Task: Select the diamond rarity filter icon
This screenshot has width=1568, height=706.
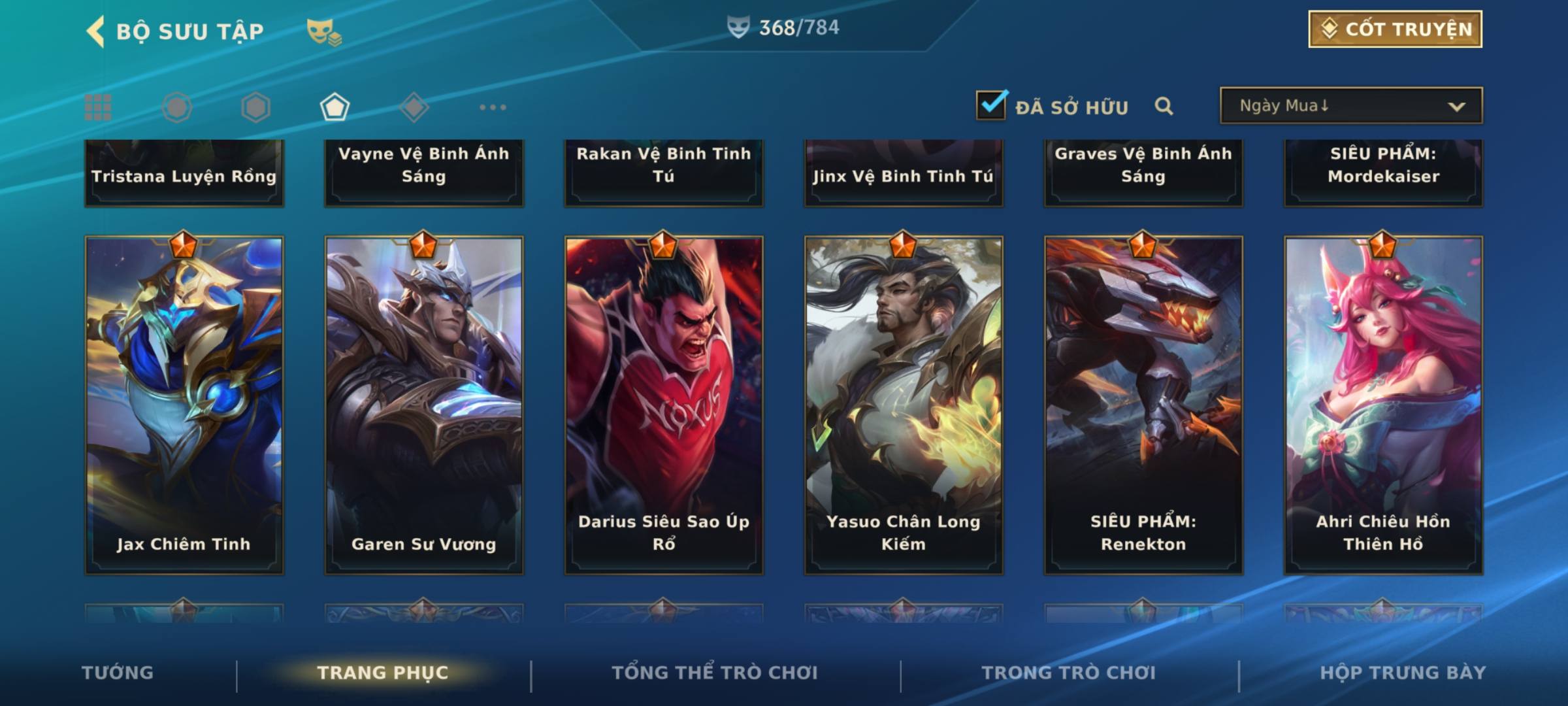Action: [414, 107]
